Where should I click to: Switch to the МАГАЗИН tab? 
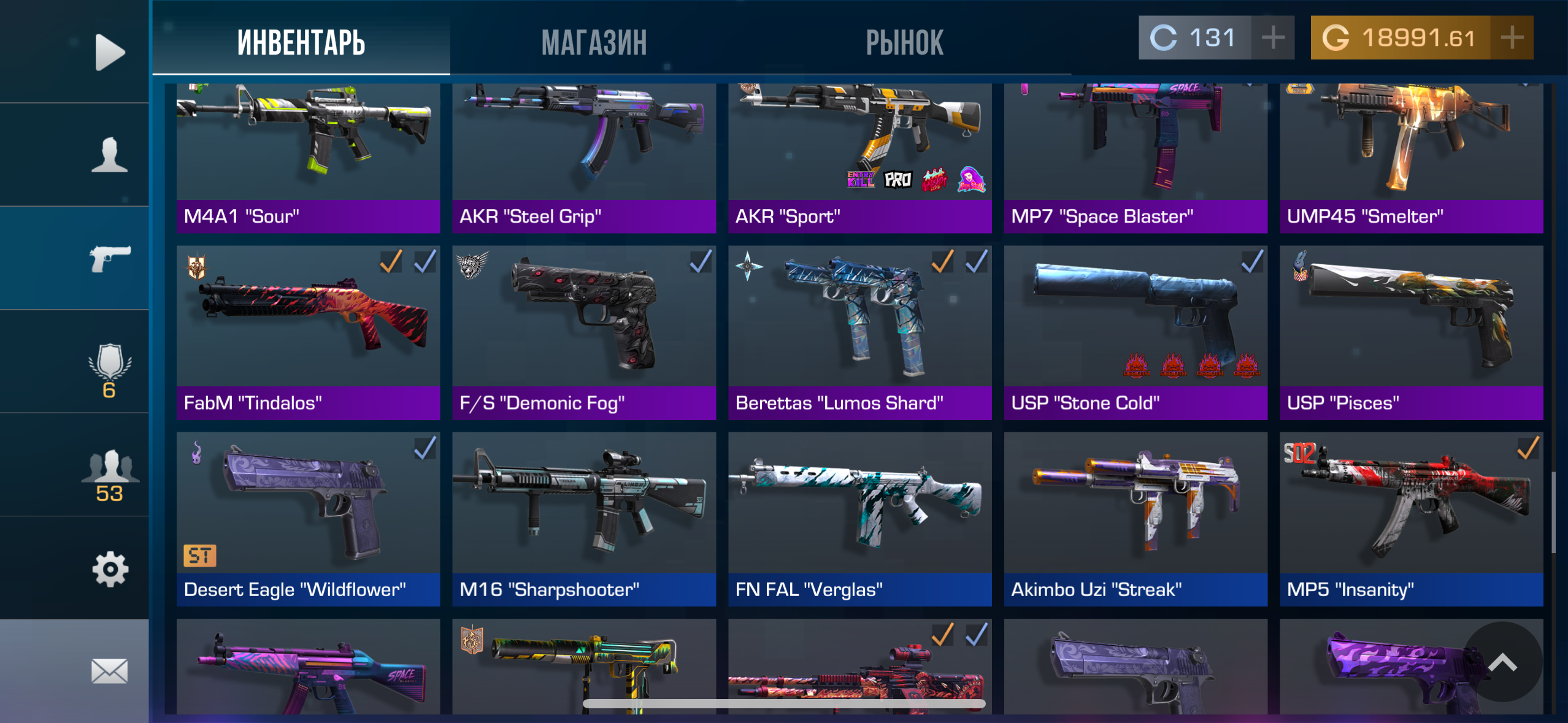click(594, 40)
